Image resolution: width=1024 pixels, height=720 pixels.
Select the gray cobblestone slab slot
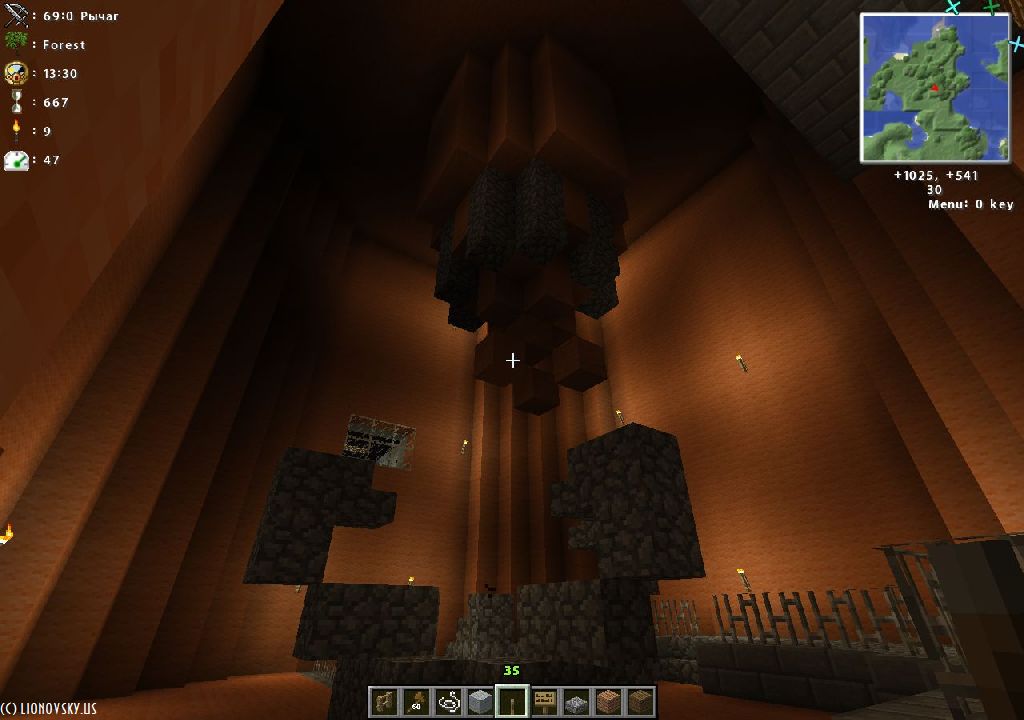point(576,701)
